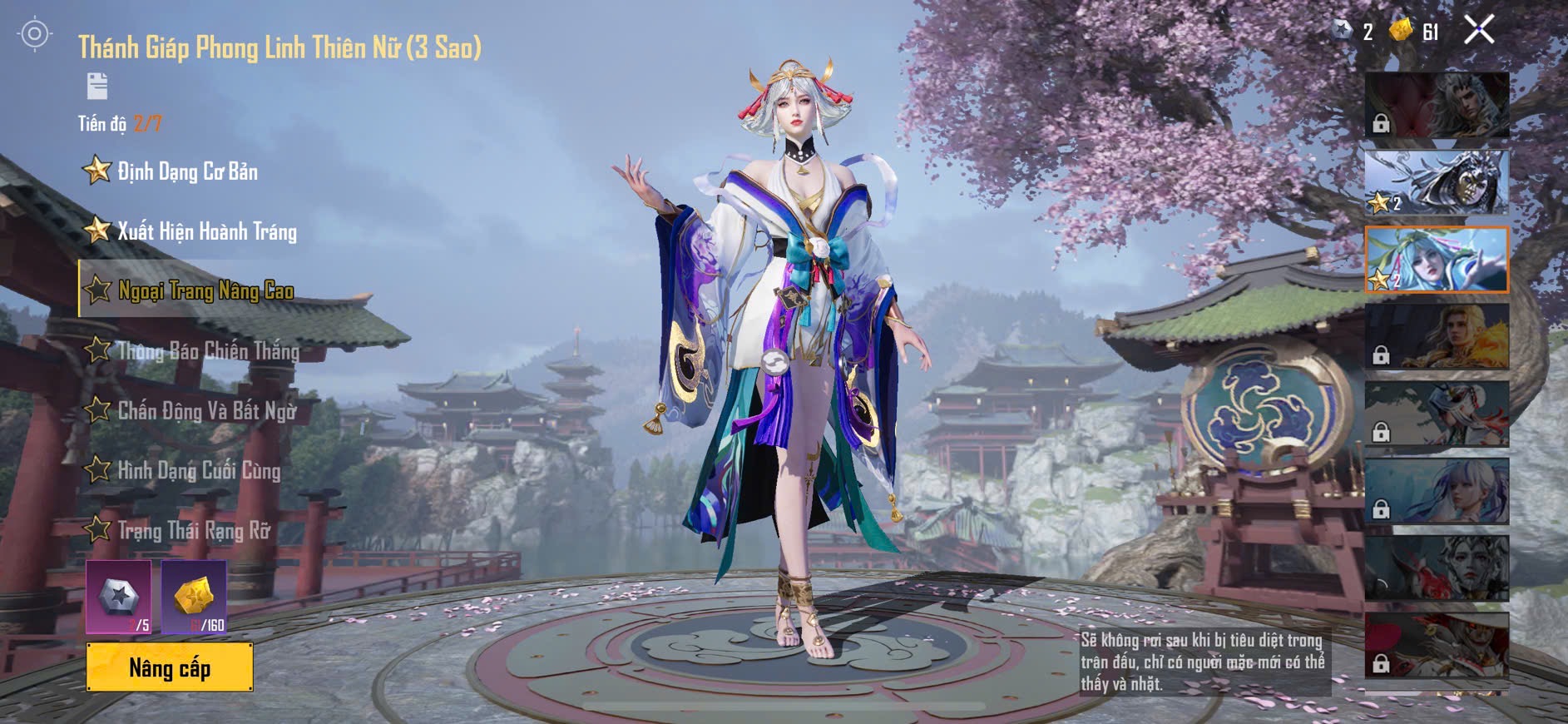
Task: Choose Chấn Động Và Bất Ngờ stage
Action: pyautogui.click(x=206, y=410)
